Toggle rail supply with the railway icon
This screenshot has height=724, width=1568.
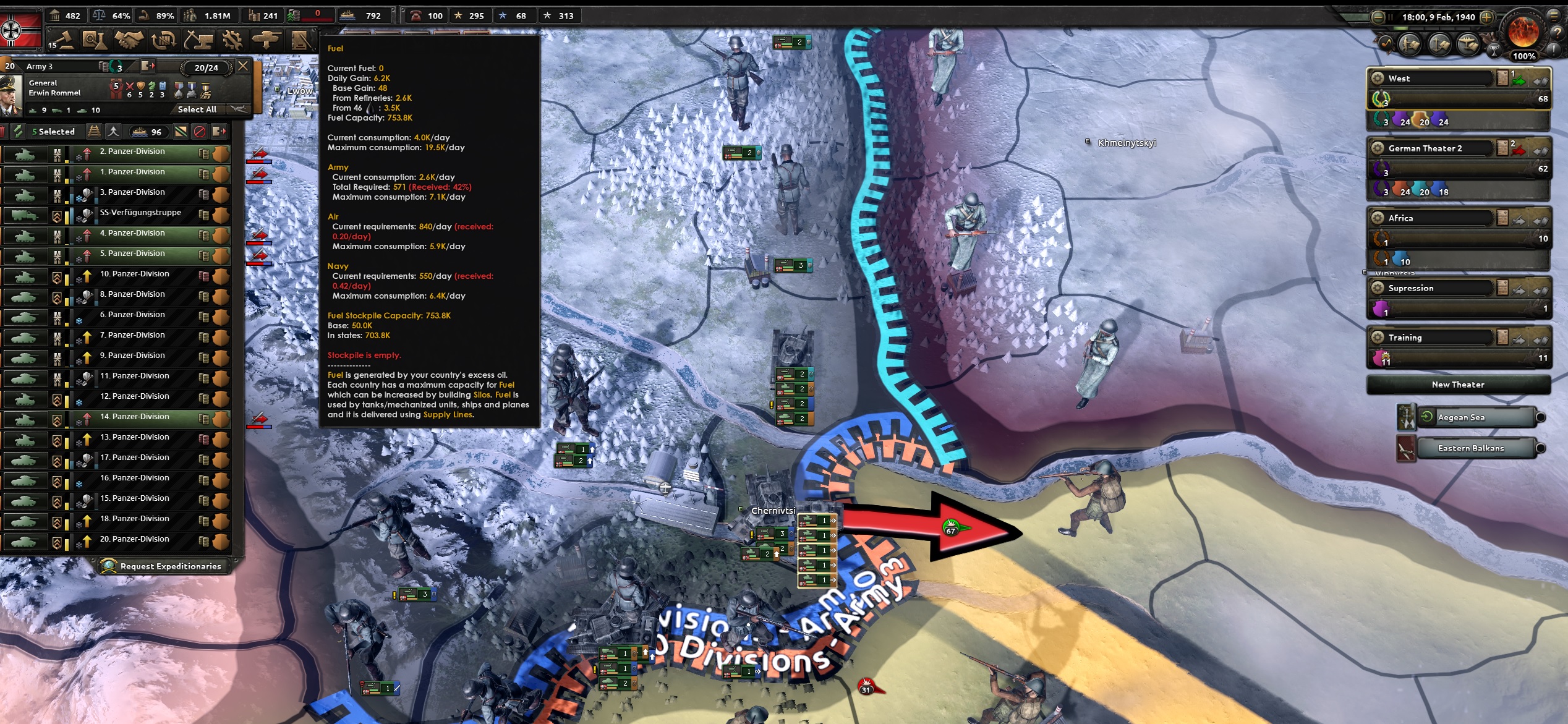[x=94, y=132]
